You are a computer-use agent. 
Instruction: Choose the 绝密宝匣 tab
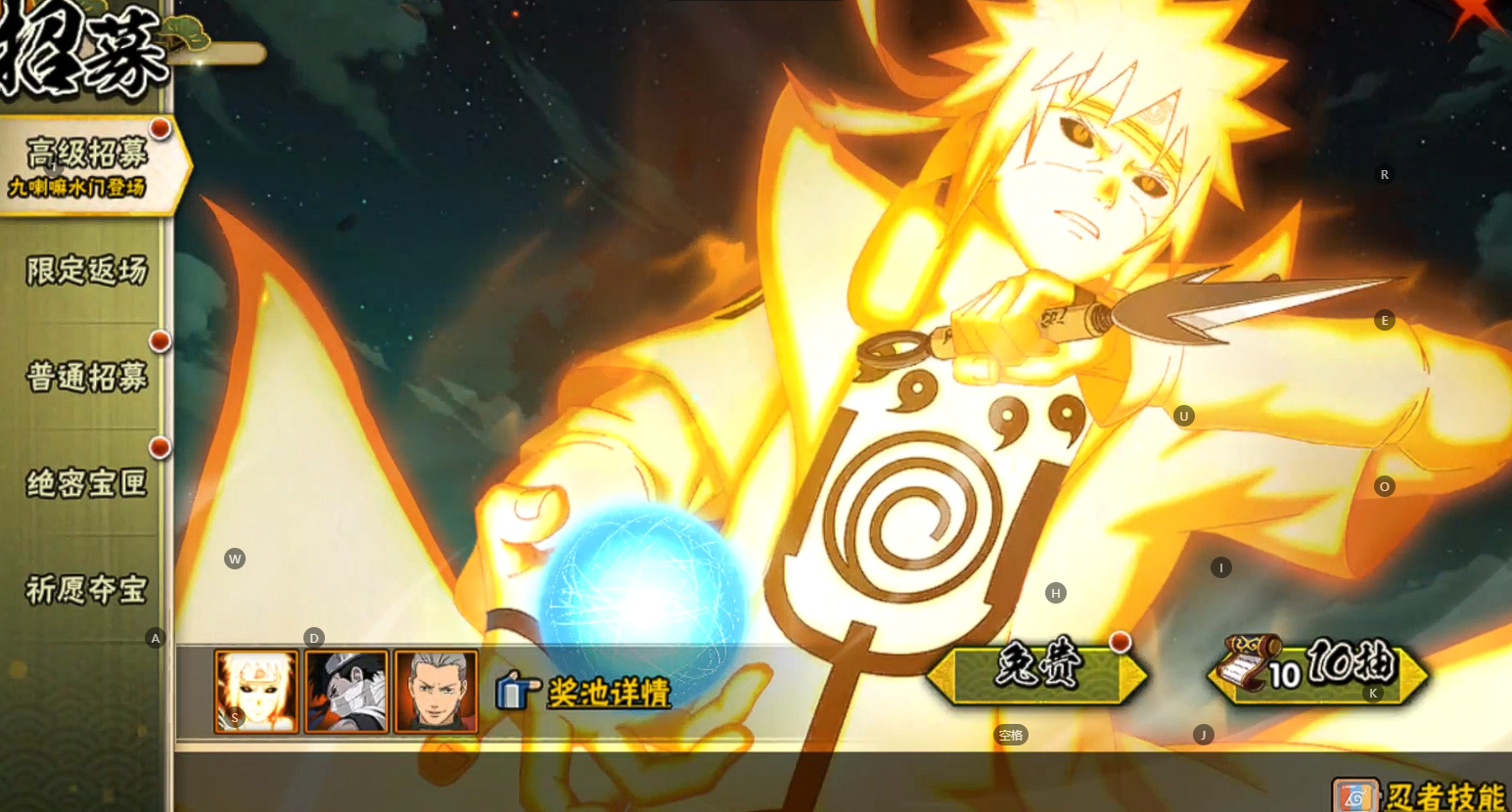tap(86, 482)
